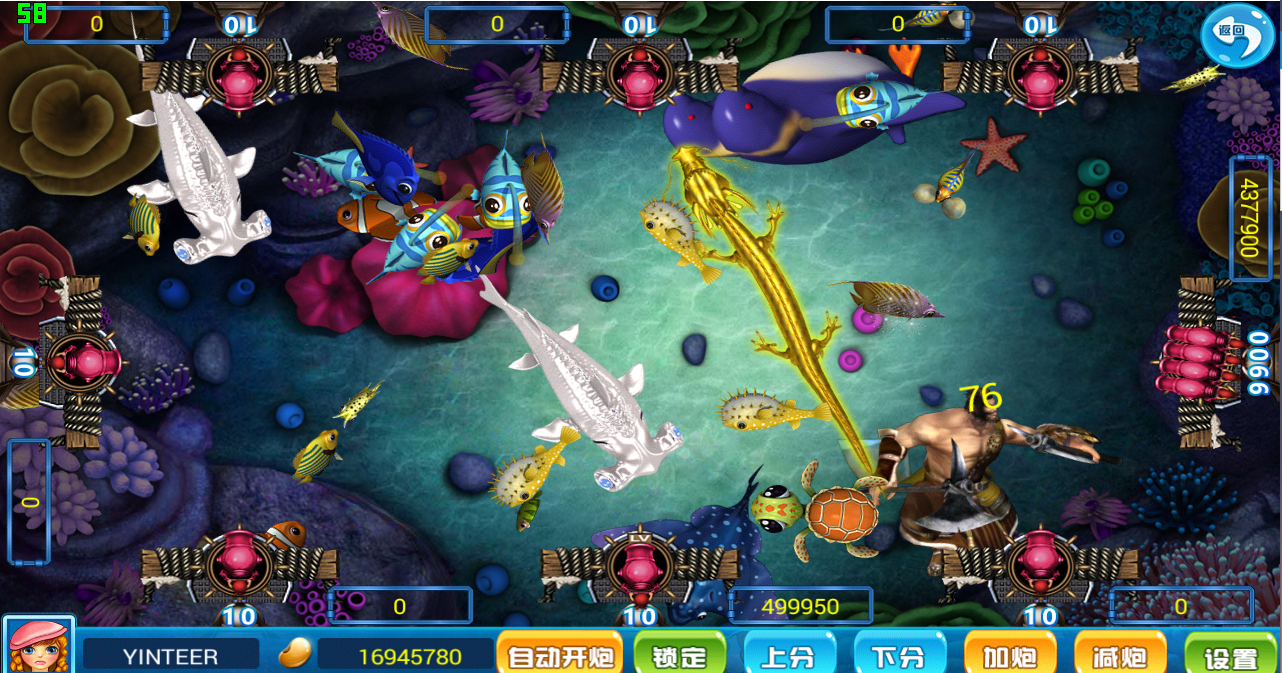Select the 上分 add points button
This screenshot has height=673, width=1282.
[789, 656]
